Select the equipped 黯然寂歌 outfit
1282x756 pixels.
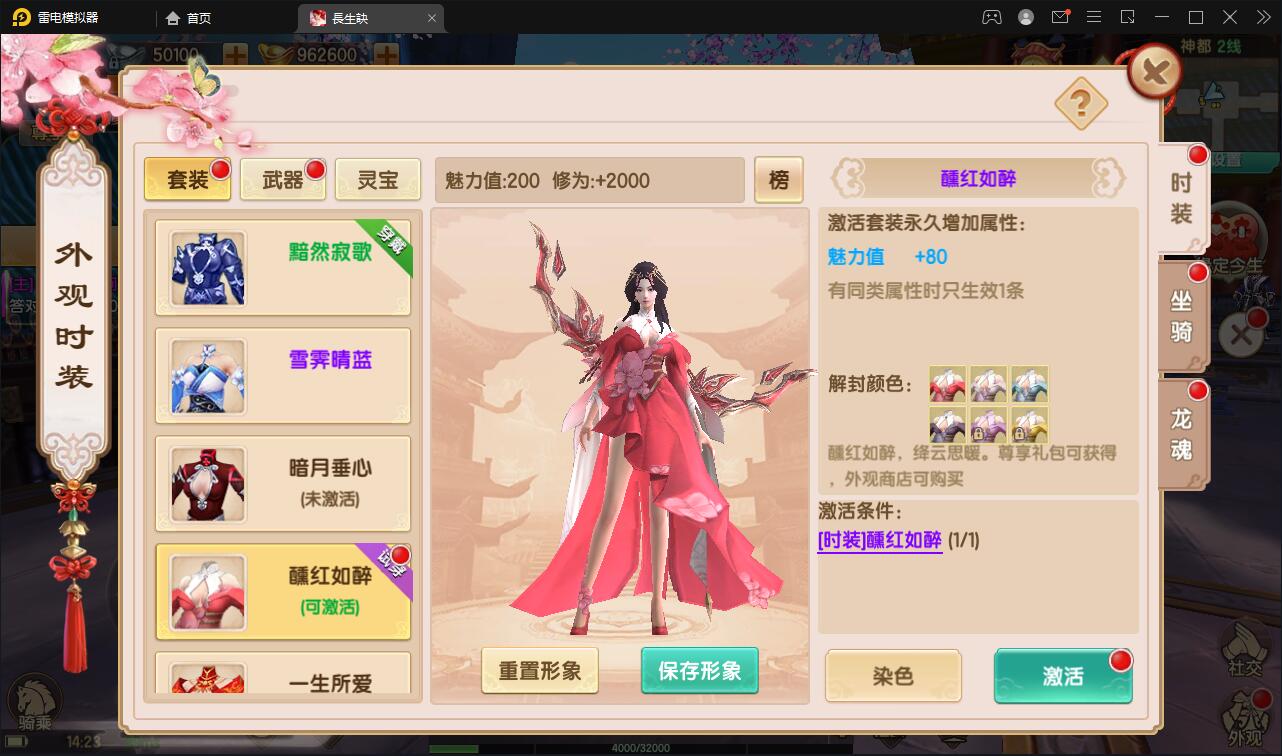(283, 269)
